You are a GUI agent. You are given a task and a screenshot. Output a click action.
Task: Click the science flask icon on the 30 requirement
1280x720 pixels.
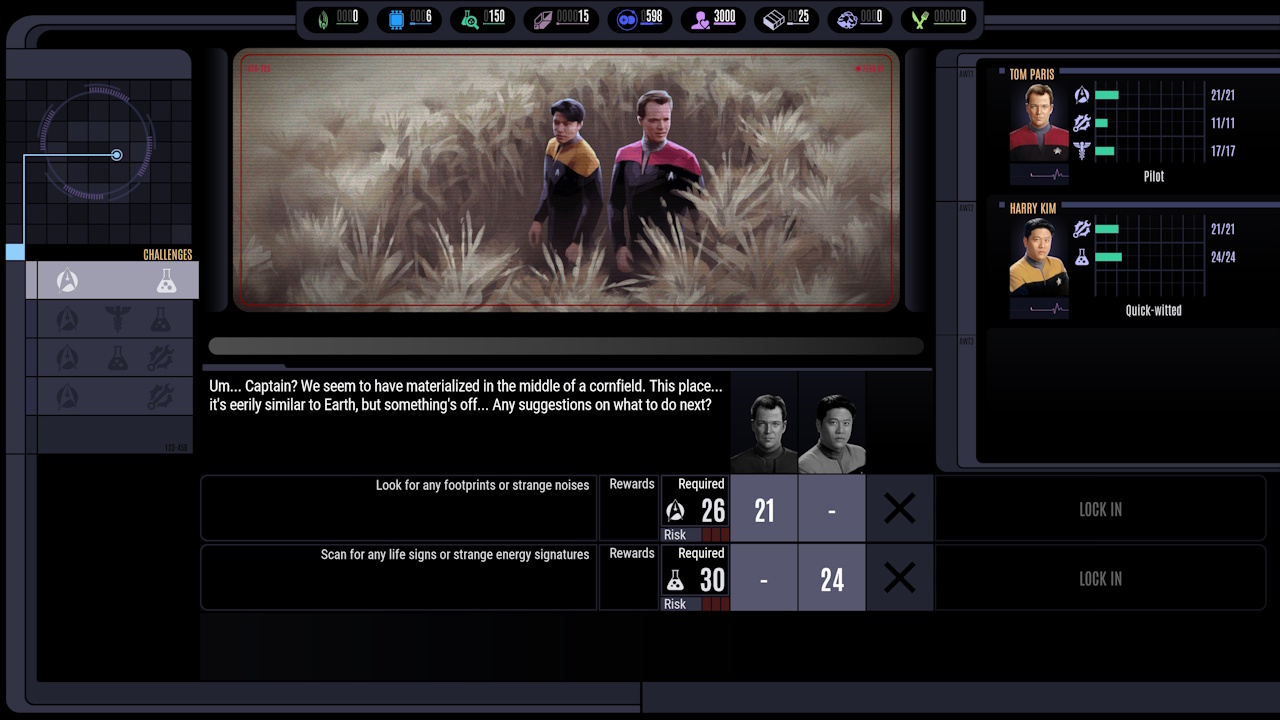pyautogui.click(x=674, y=580)
